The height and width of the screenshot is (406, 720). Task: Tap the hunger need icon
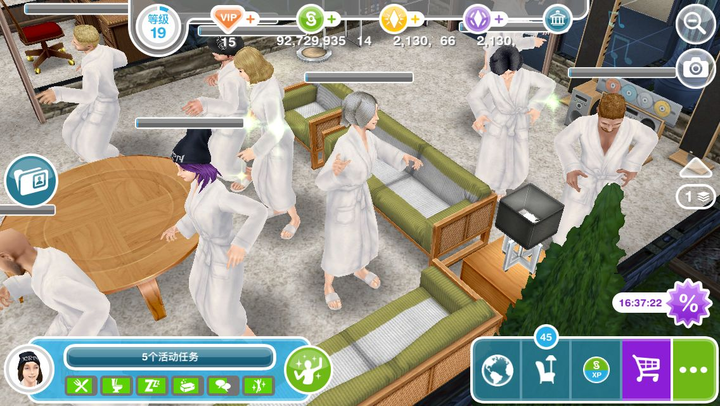(x=80, y=385)
